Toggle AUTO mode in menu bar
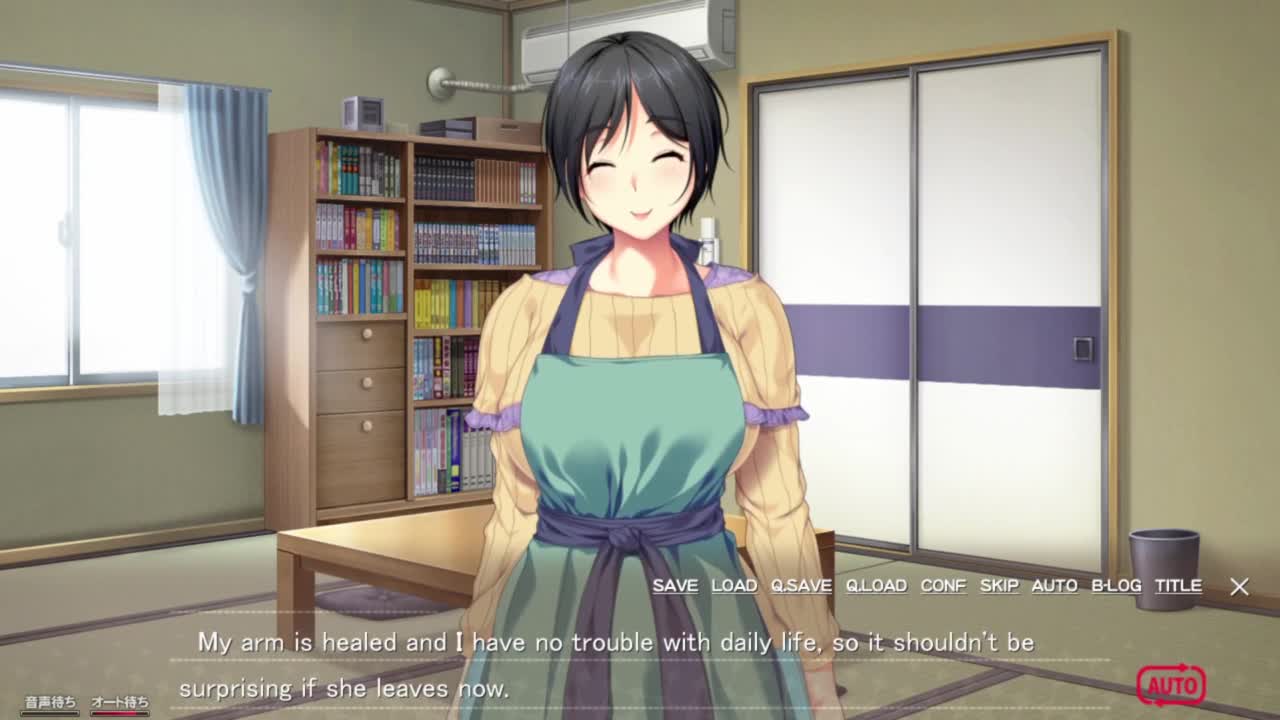Image resolution: width=1280 pixels, height=720 pixels. pyautogui.click(x=1054, y=586)
